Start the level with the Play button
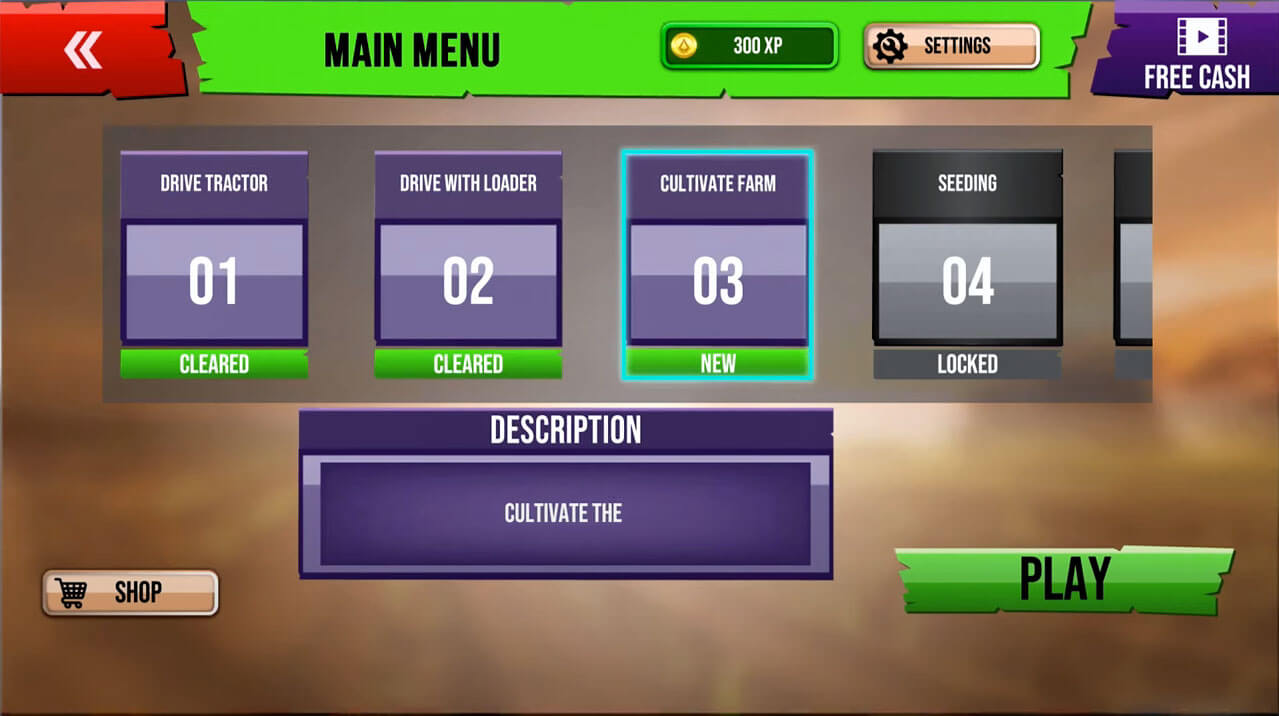The width and height of the screenshot is (1279, 716). coord(1064,579)
